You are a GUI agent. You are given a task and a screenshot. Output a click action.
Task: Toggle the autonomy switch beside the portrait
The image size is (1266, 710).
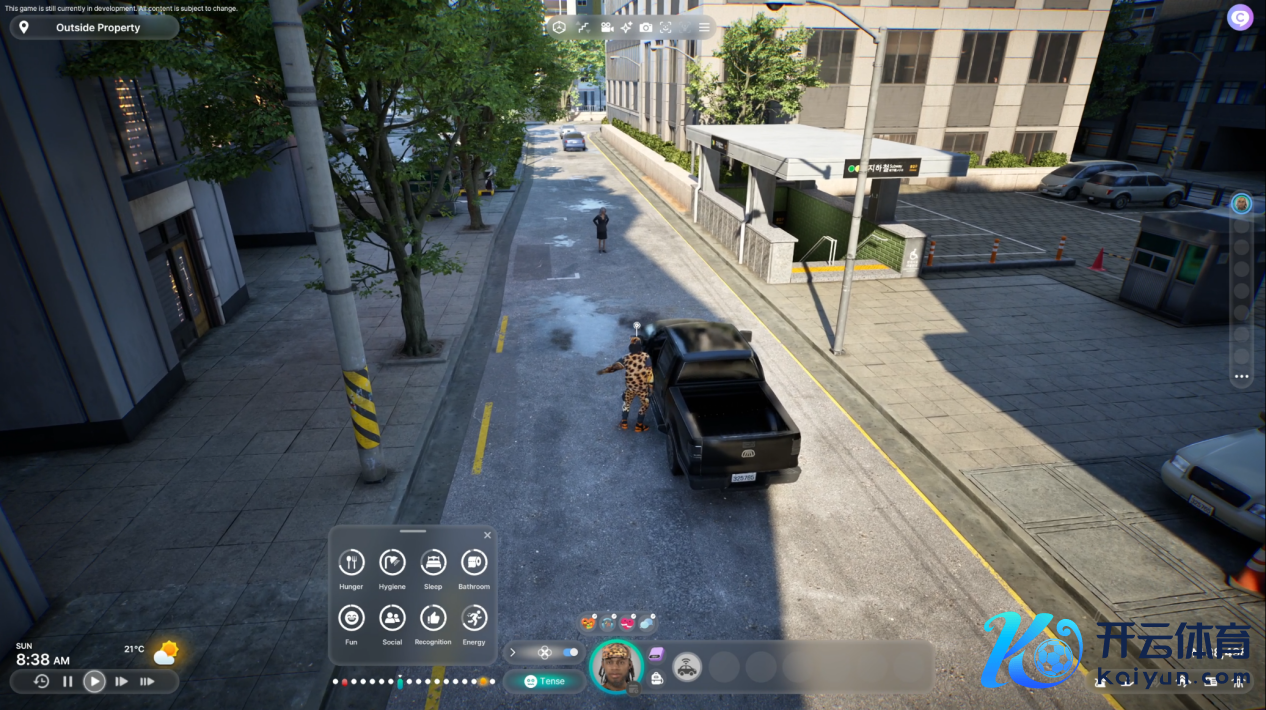click(x=570, y=652)
